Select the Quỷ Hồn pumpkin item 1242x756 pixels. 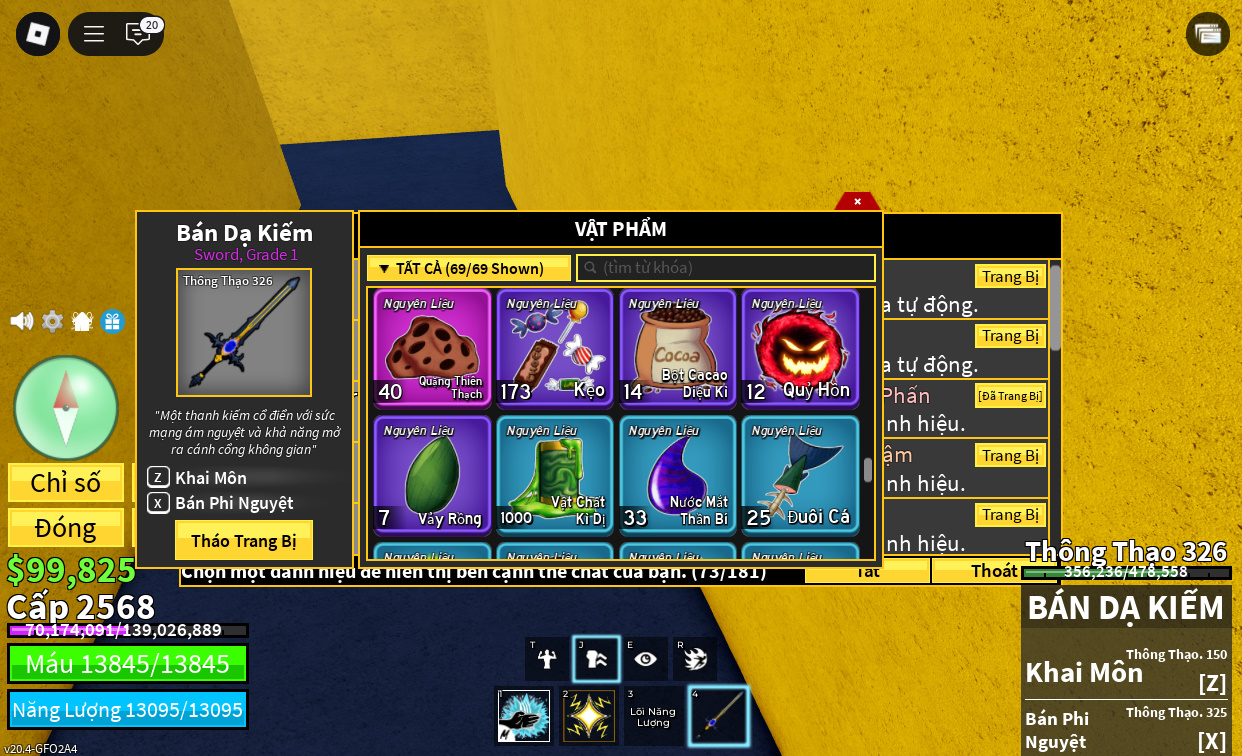pos(800,347)
